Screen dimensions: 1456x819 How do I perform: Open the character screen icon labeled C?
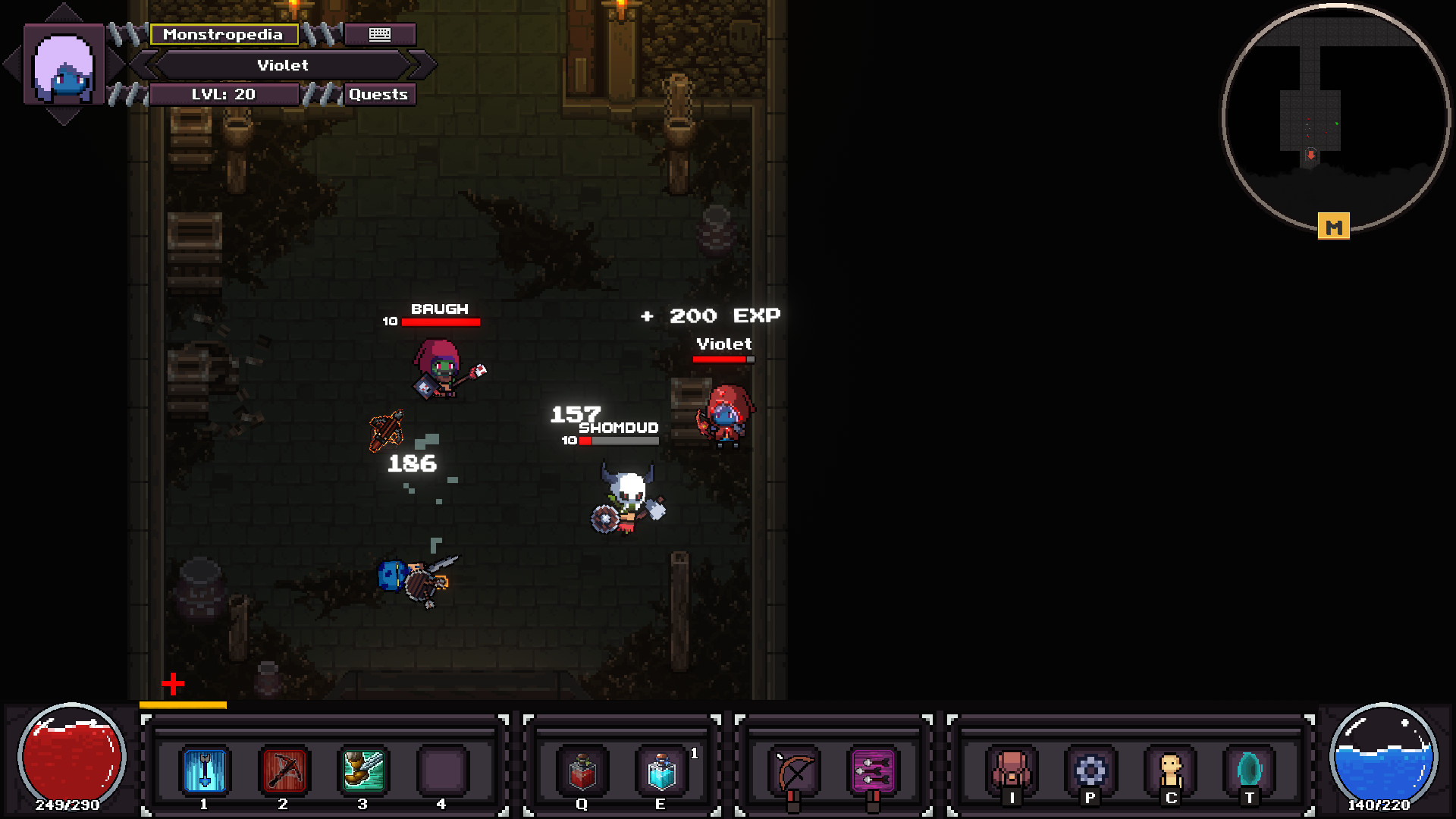[x=1170, y=770]
